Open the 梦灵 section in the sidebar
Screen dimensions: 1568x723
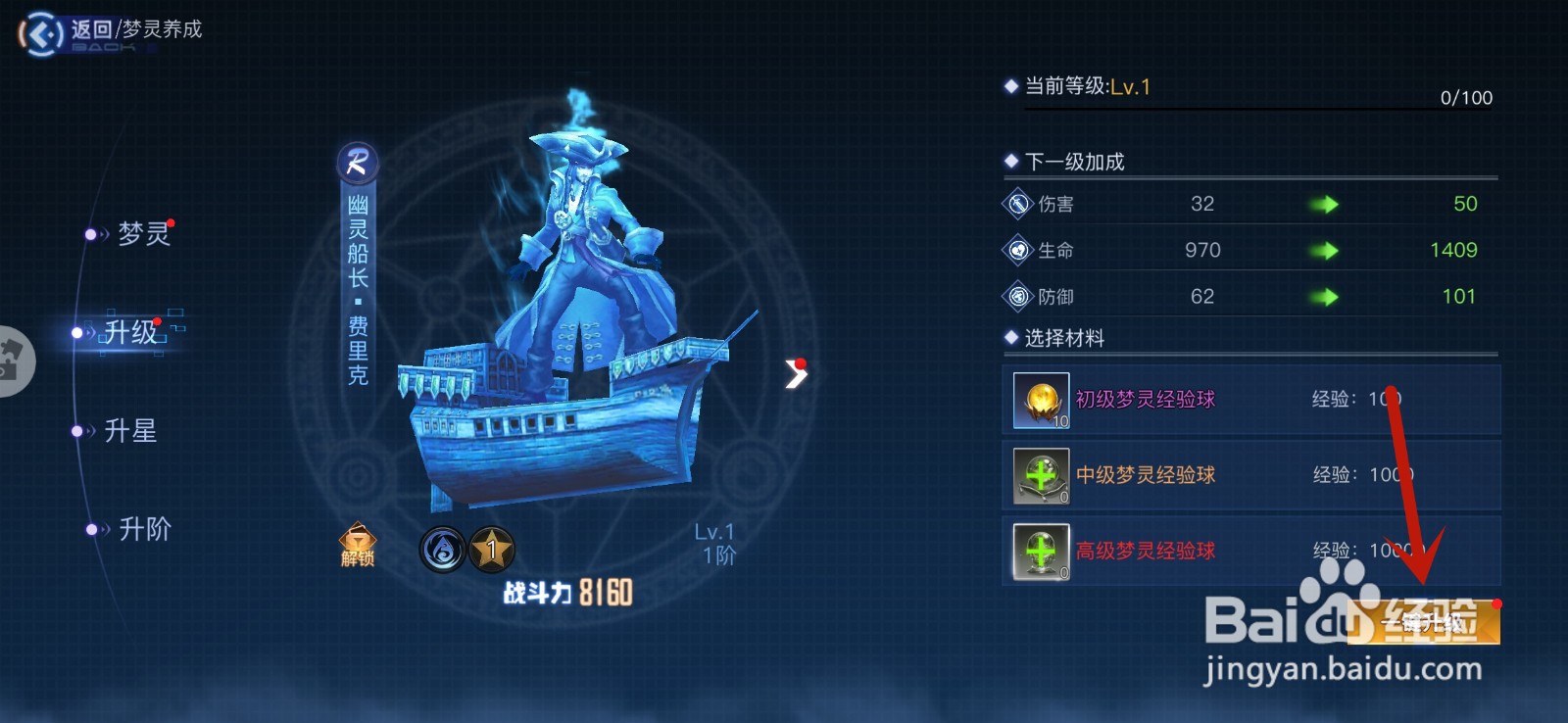[145, 233]
